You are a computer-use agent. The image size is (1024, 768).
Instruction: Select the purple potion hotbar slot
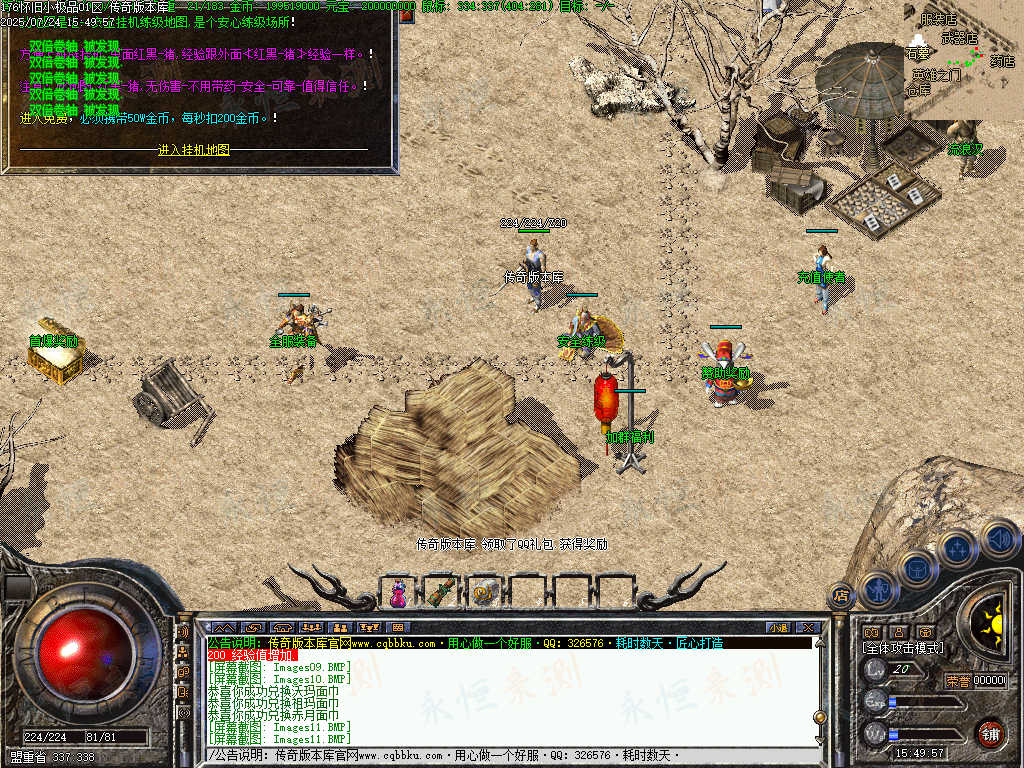click(399, 592)
